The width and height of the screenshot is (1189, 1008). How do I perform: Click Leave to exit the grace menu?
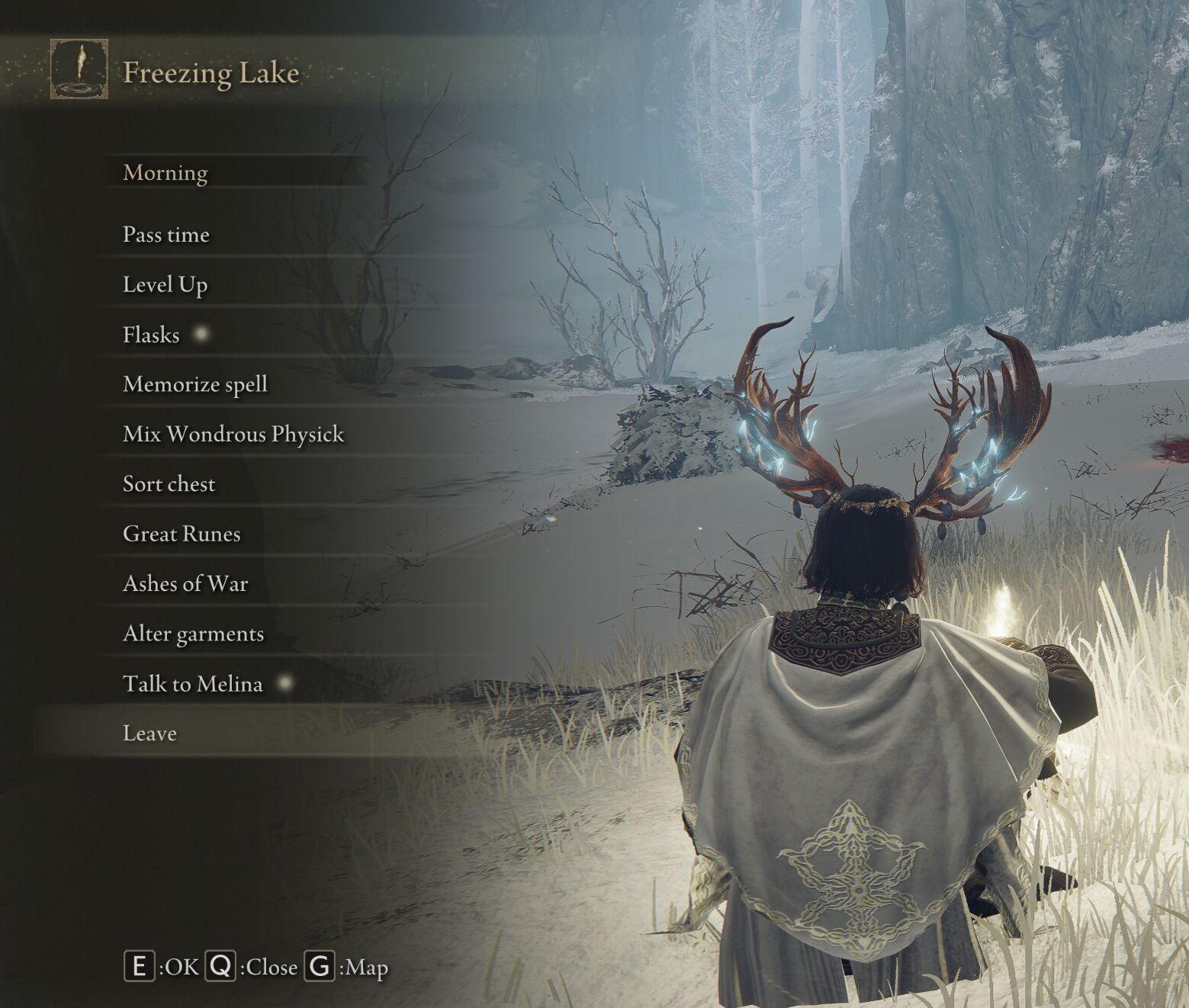[x=149, y=733]
